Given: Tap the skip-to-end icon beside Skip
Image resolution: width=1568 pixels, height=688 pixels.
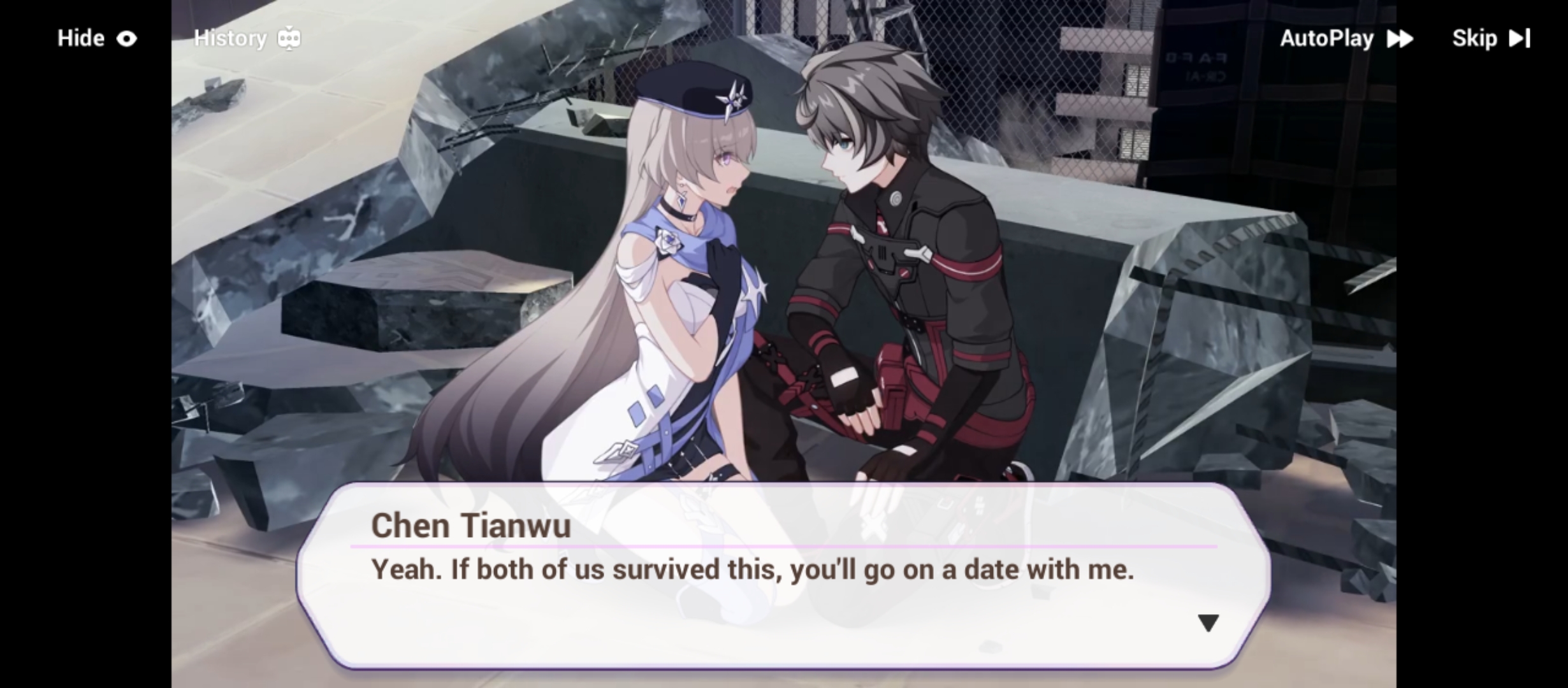Looking at the screenshot, I should coord(1520,38).
